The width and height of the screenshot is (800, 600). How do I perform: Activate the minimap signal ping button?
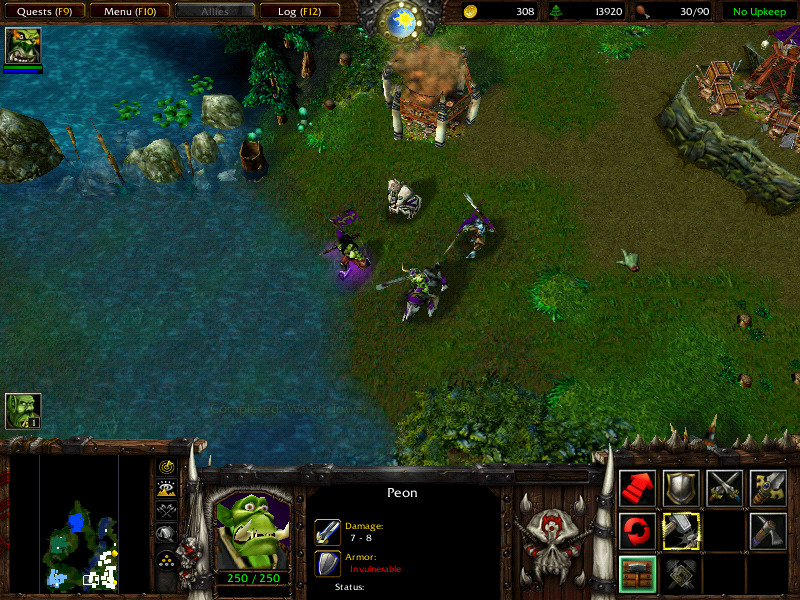(166, 467)
